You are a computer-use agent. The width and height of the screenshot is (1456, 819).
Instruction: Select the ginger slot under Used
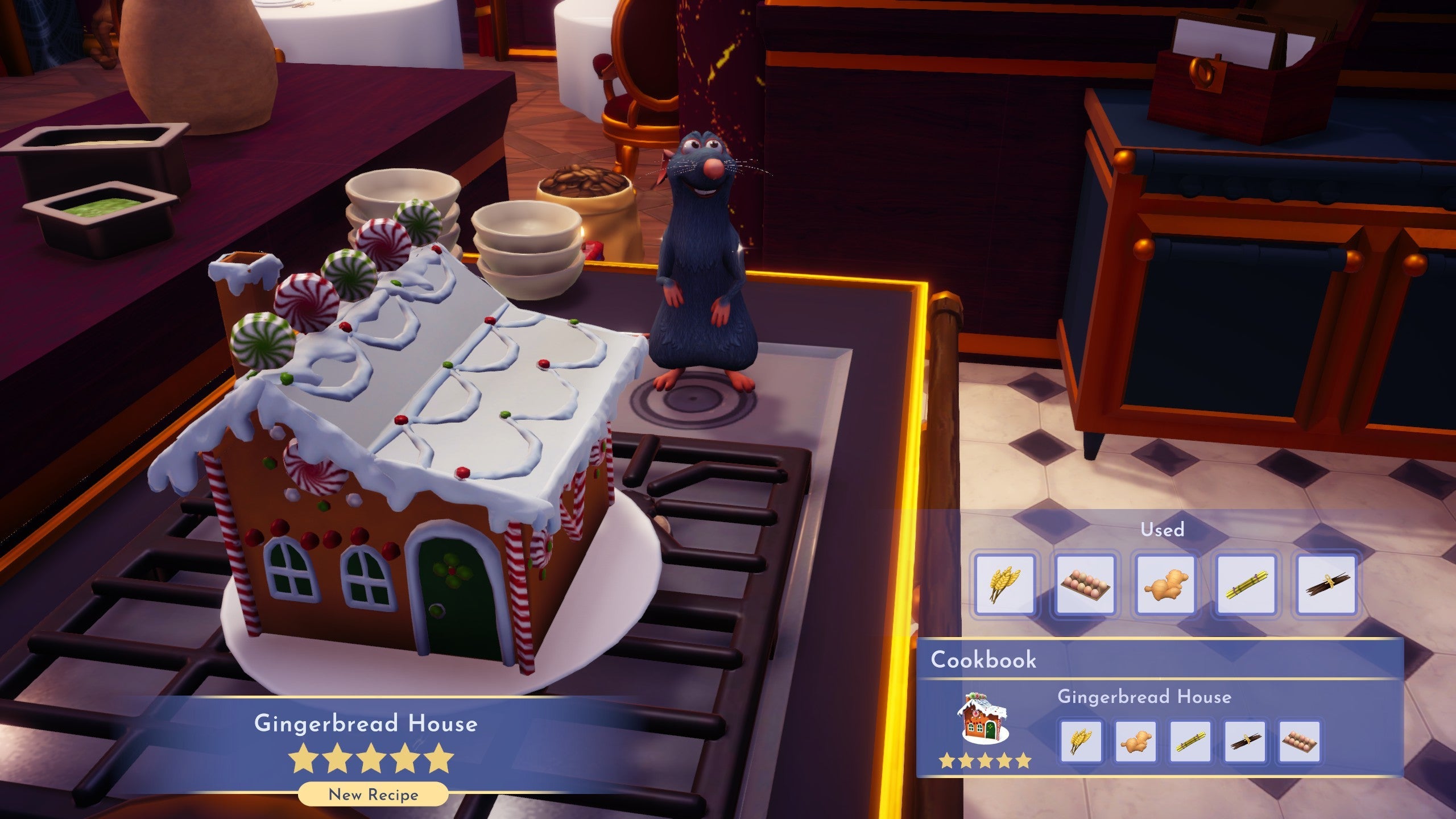click(x=1165, y=585)
